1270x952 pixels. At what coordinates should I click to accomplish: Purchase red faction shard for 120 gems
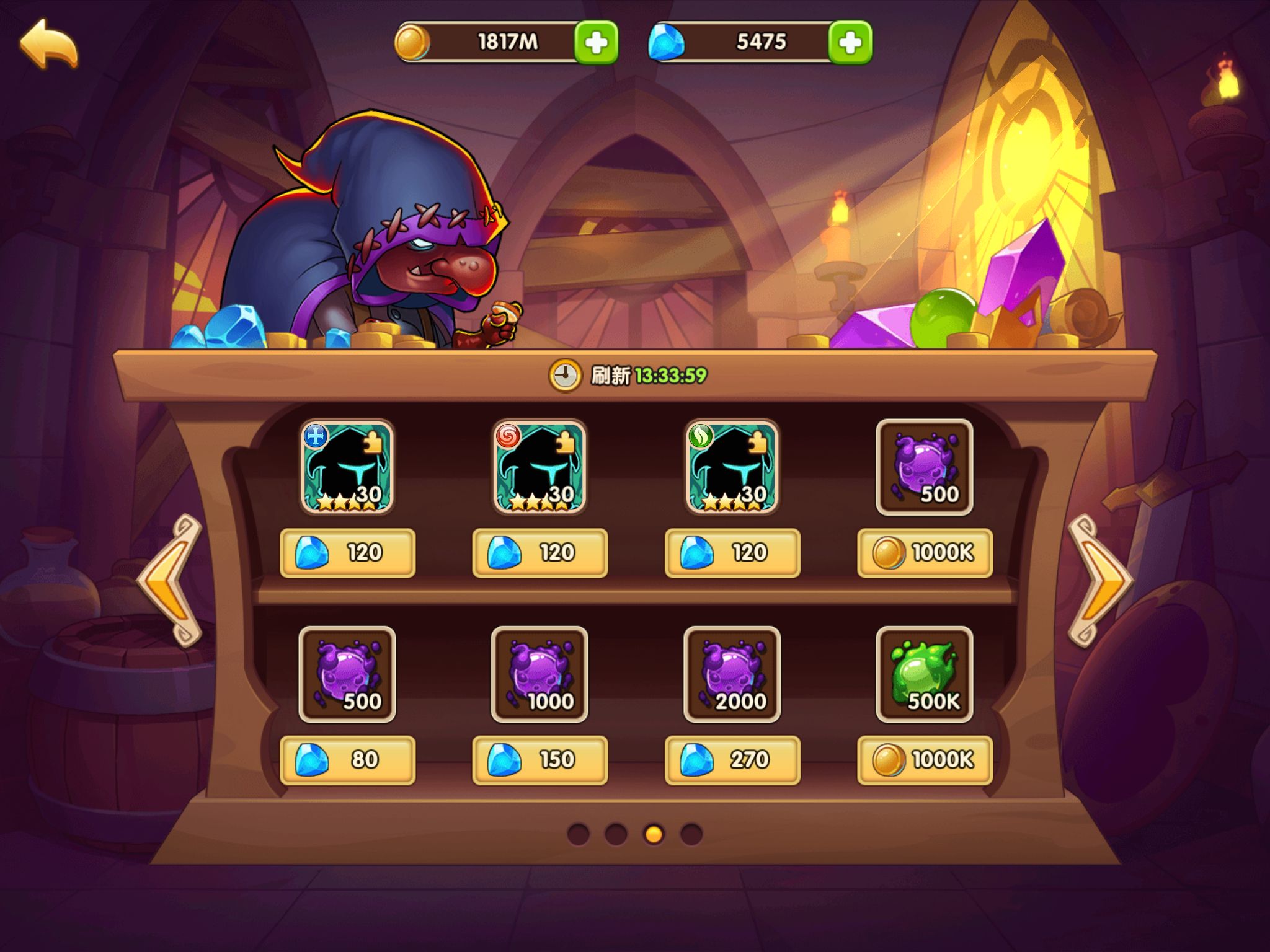[540, 553]
